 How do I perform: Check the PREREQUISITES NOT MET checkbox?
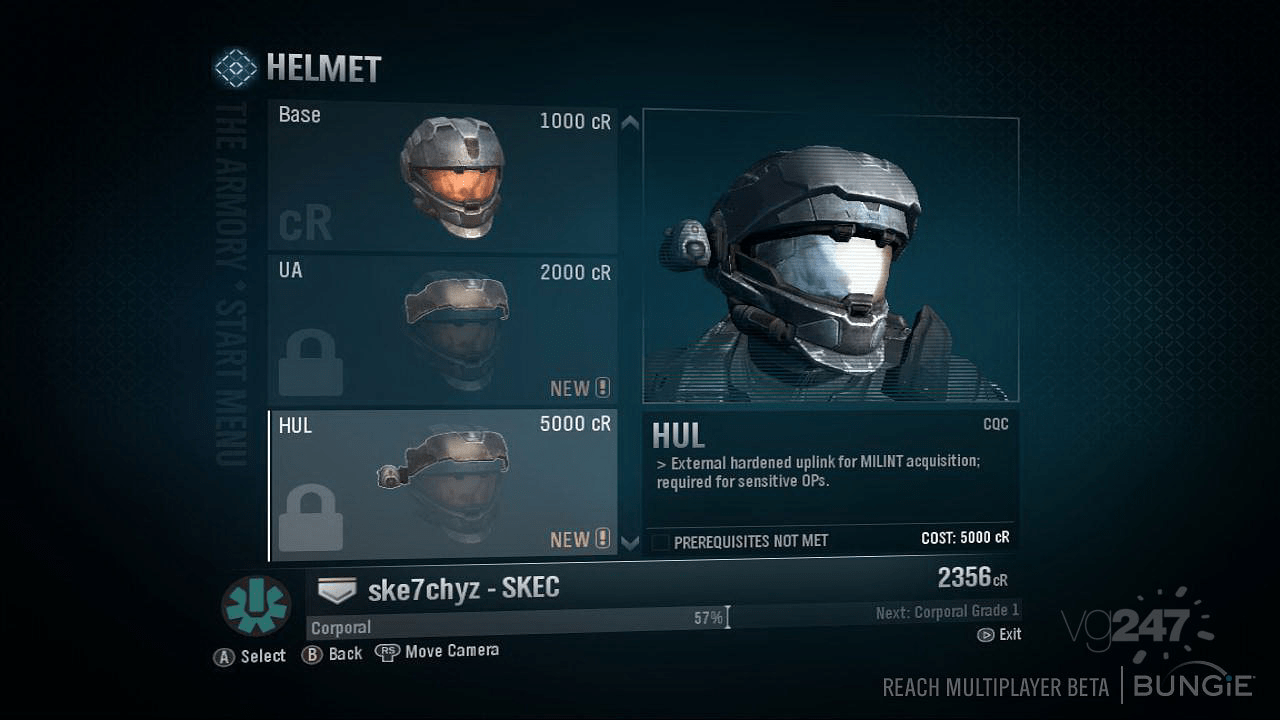661,540
